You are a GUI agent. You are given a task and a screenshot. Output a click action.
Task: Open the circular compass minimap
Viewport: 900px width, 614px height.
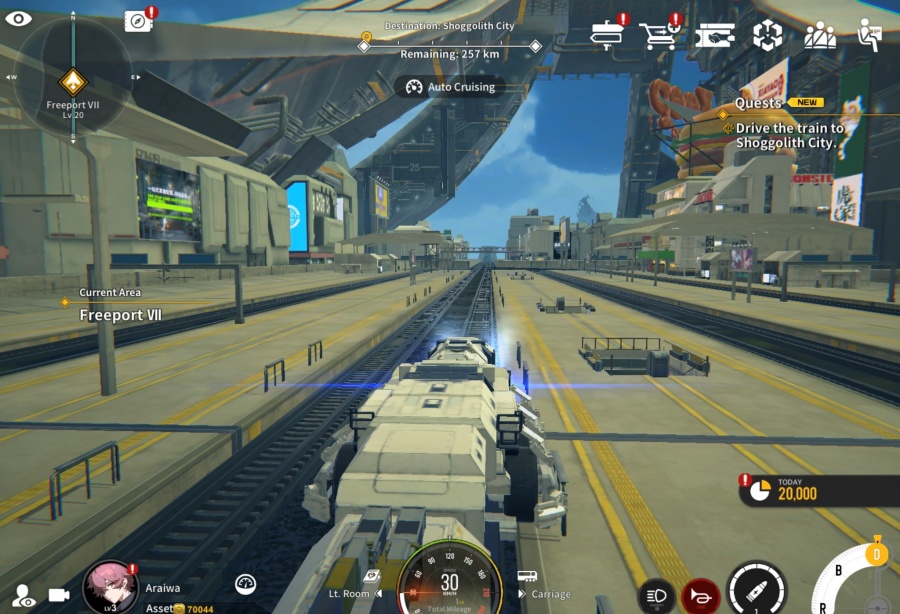(x=72, y=77)
